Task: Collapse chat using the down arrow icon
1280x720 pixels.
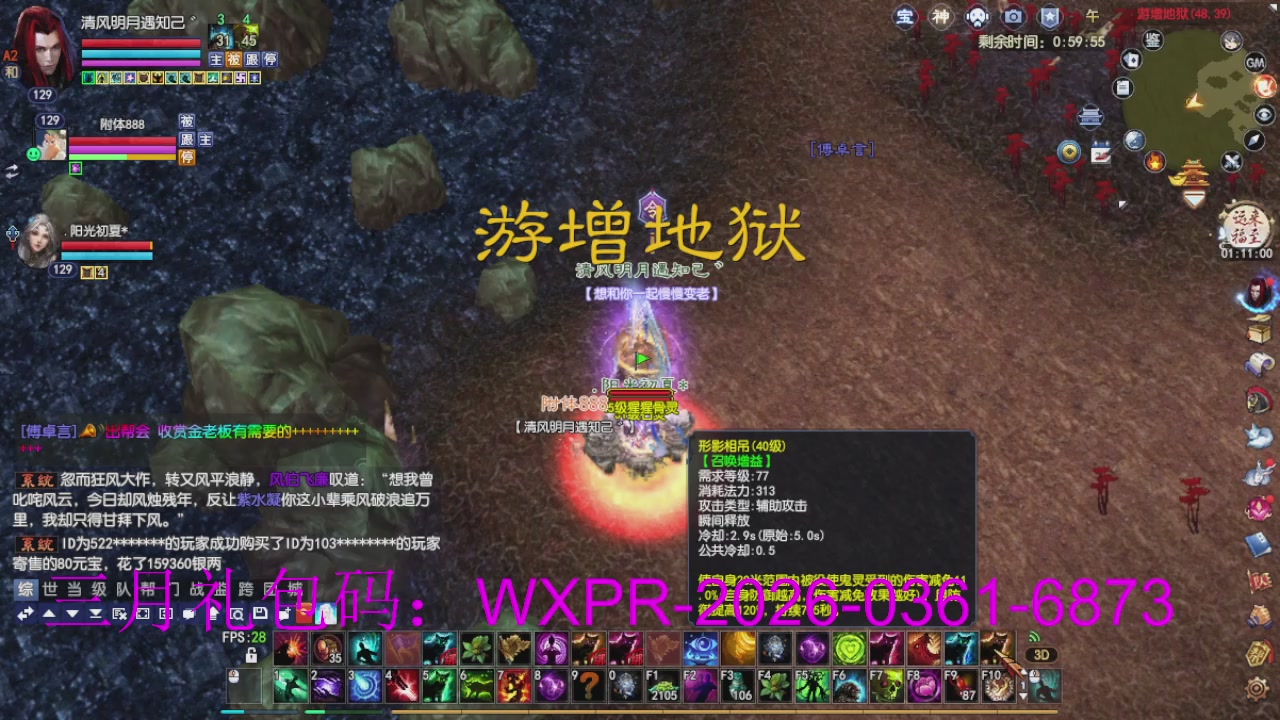Action: pos(72,613)
